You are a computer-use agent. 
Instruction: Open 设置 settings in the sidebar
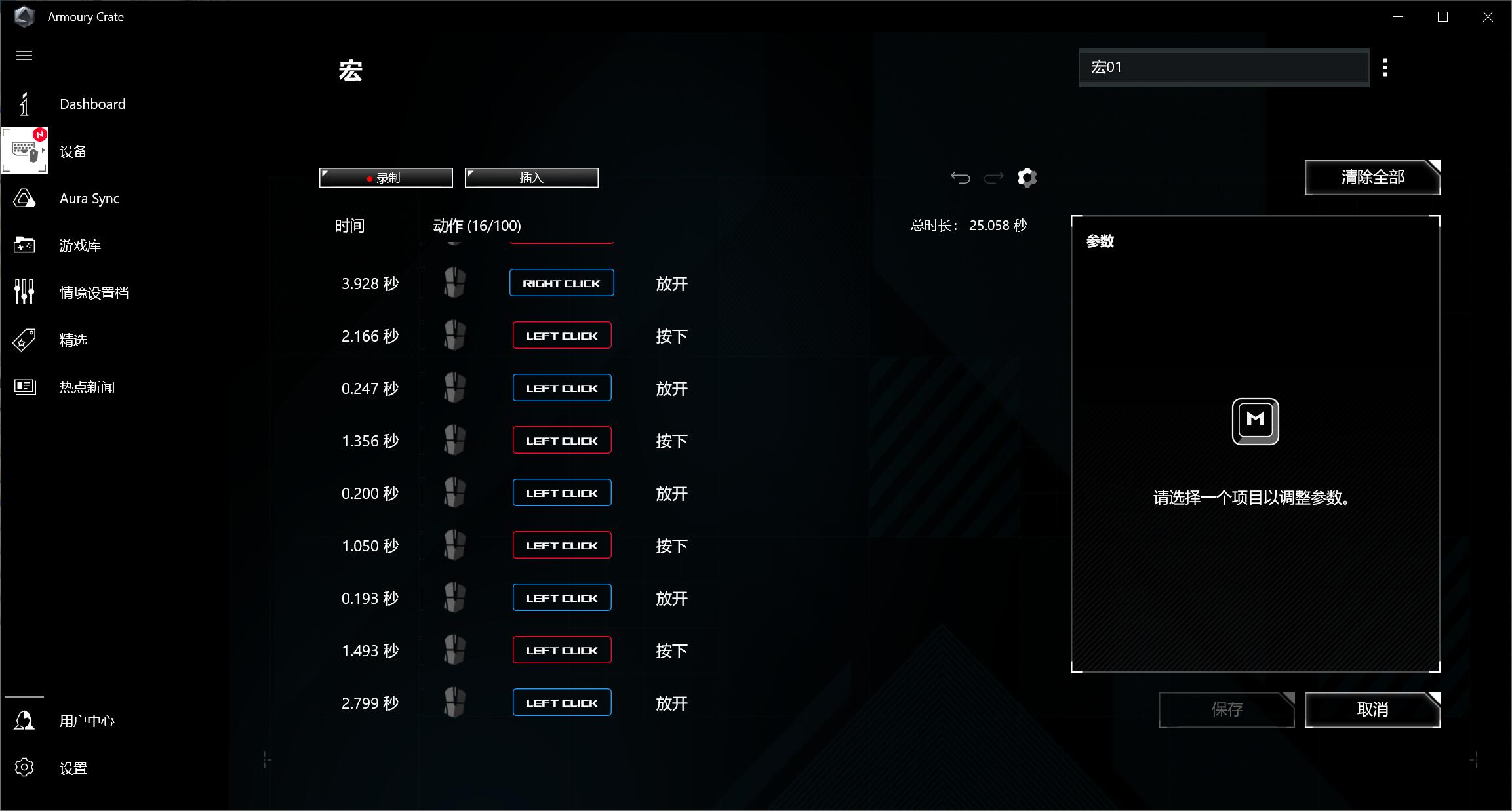pos(73,768)
